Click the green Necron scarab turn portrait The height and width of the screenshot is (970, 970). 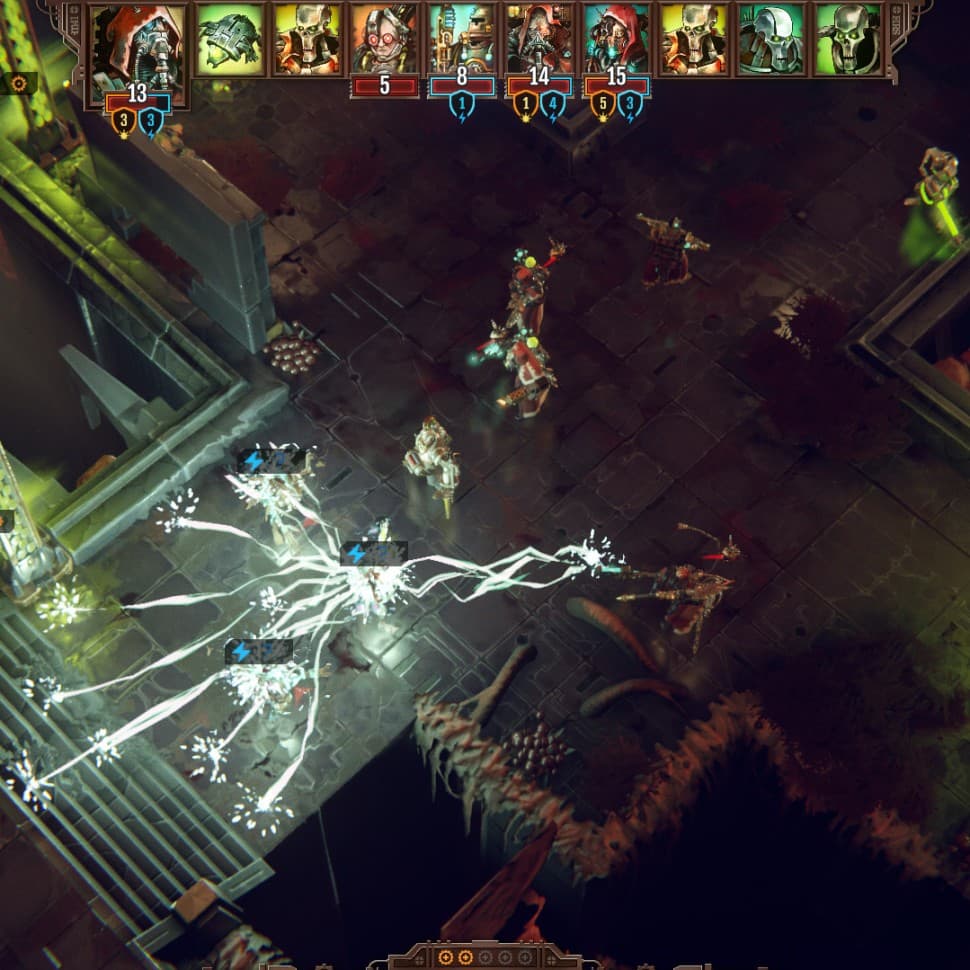229,40
